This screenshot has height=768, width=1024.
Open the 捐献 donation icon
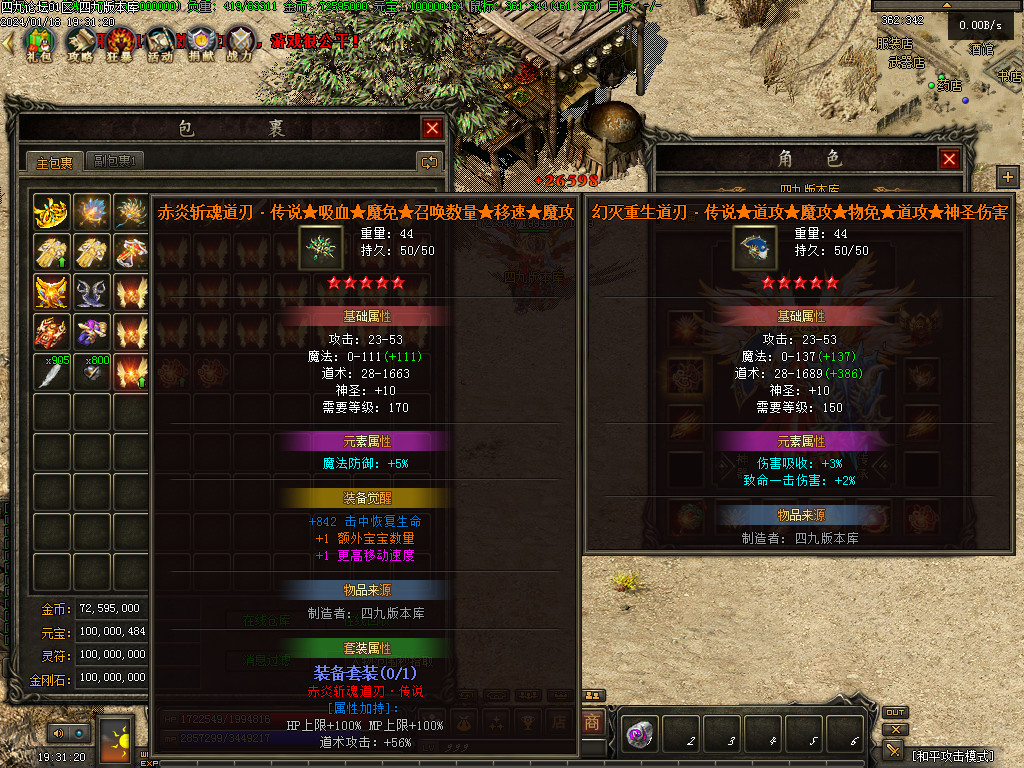point(201,43)
